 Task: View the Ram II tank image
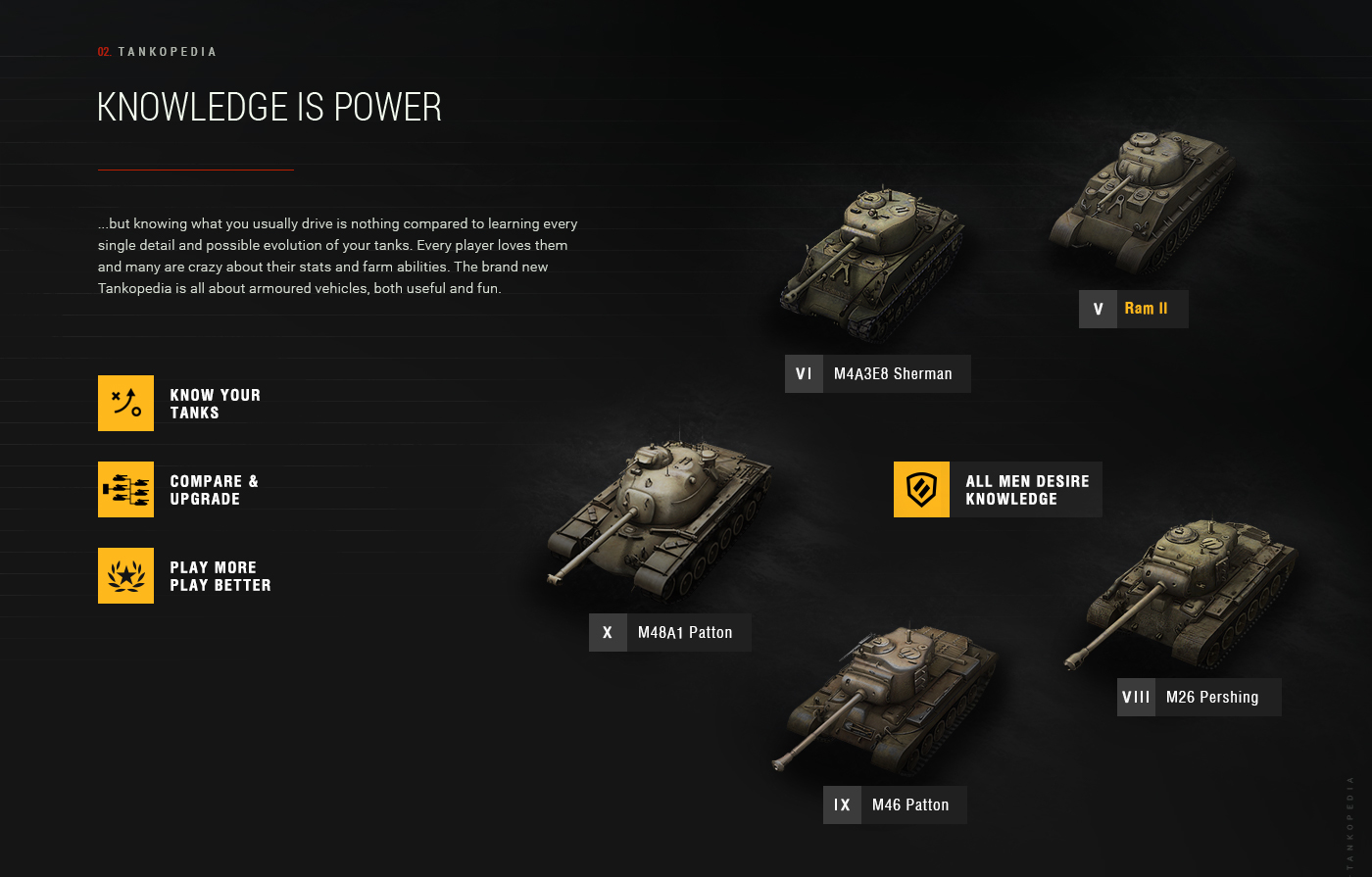tap(1142, 201)
